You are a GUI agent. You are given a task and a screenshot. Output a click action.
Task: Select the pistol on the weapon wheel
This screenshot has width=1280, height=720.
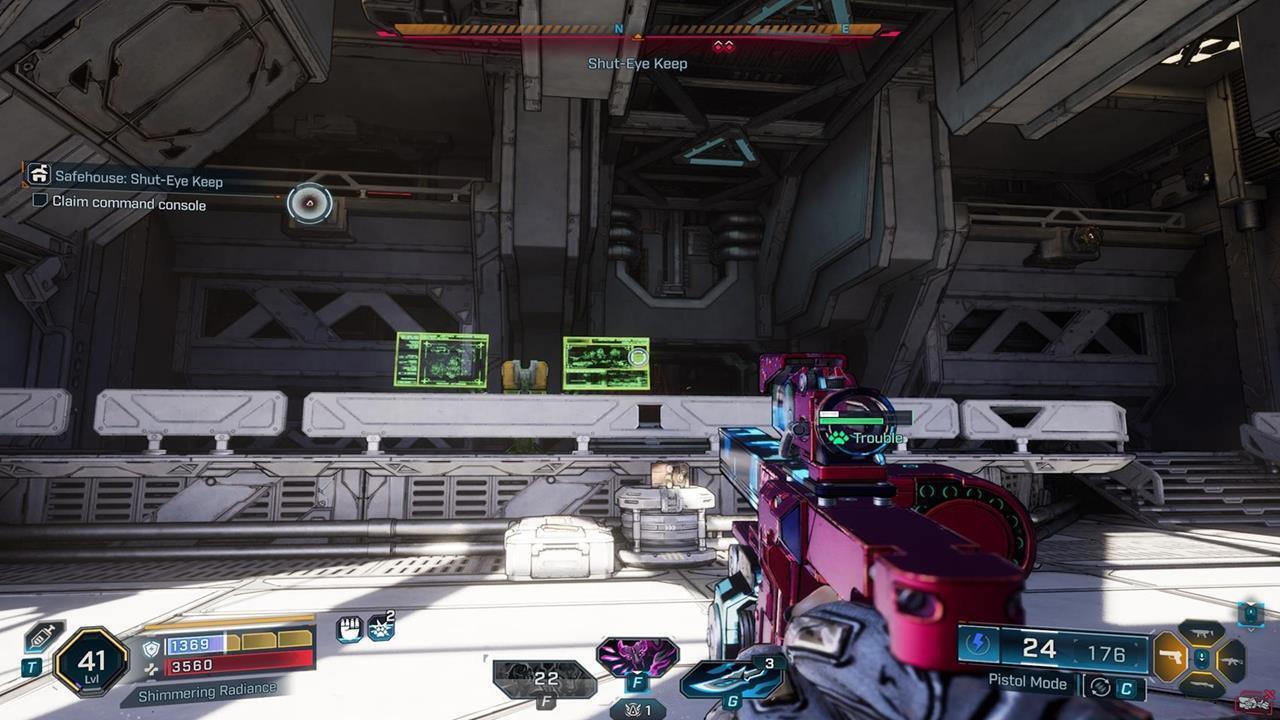pos(1172,657)
